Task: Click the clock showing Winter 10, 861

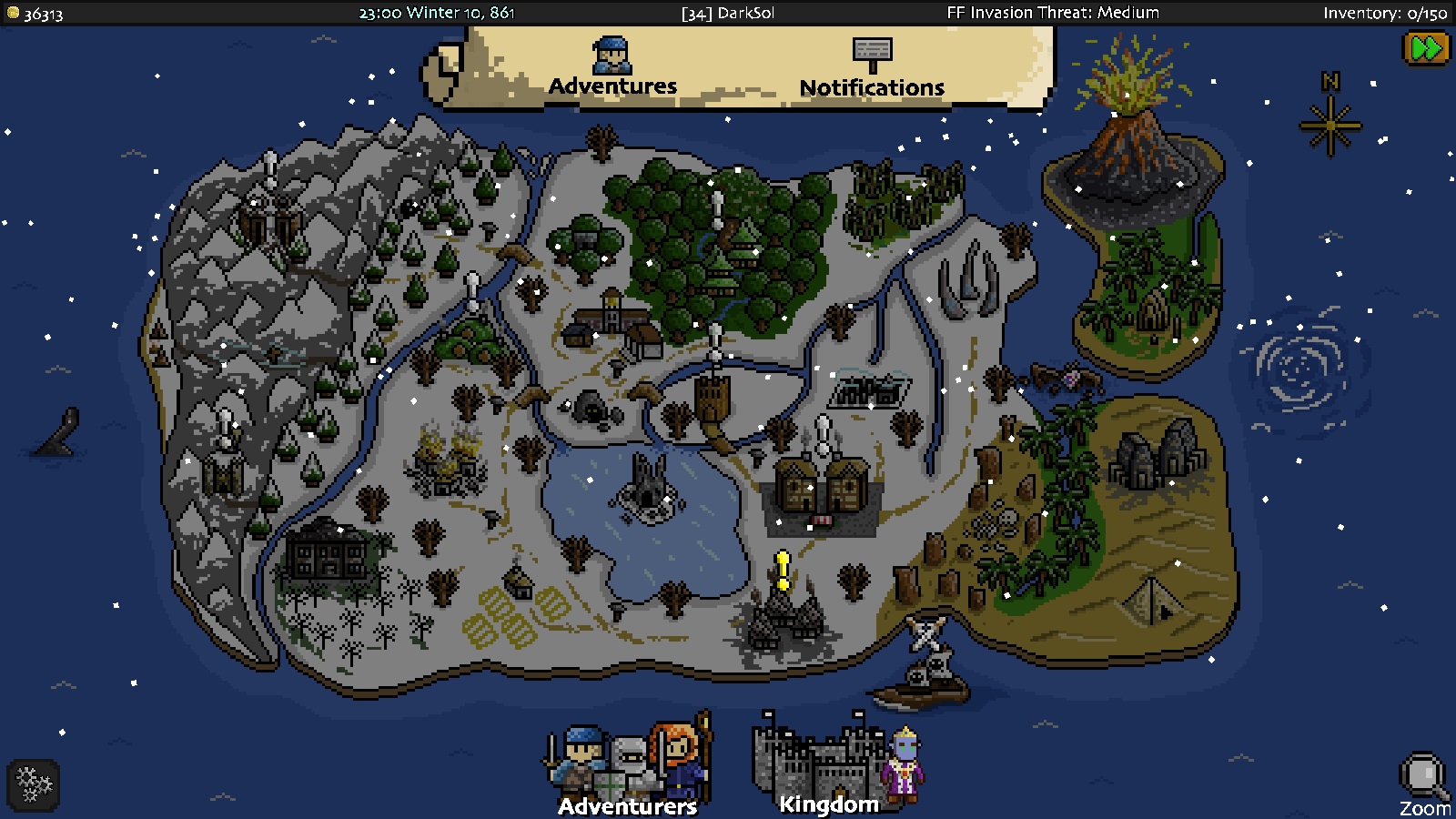Action: (437, 13)
